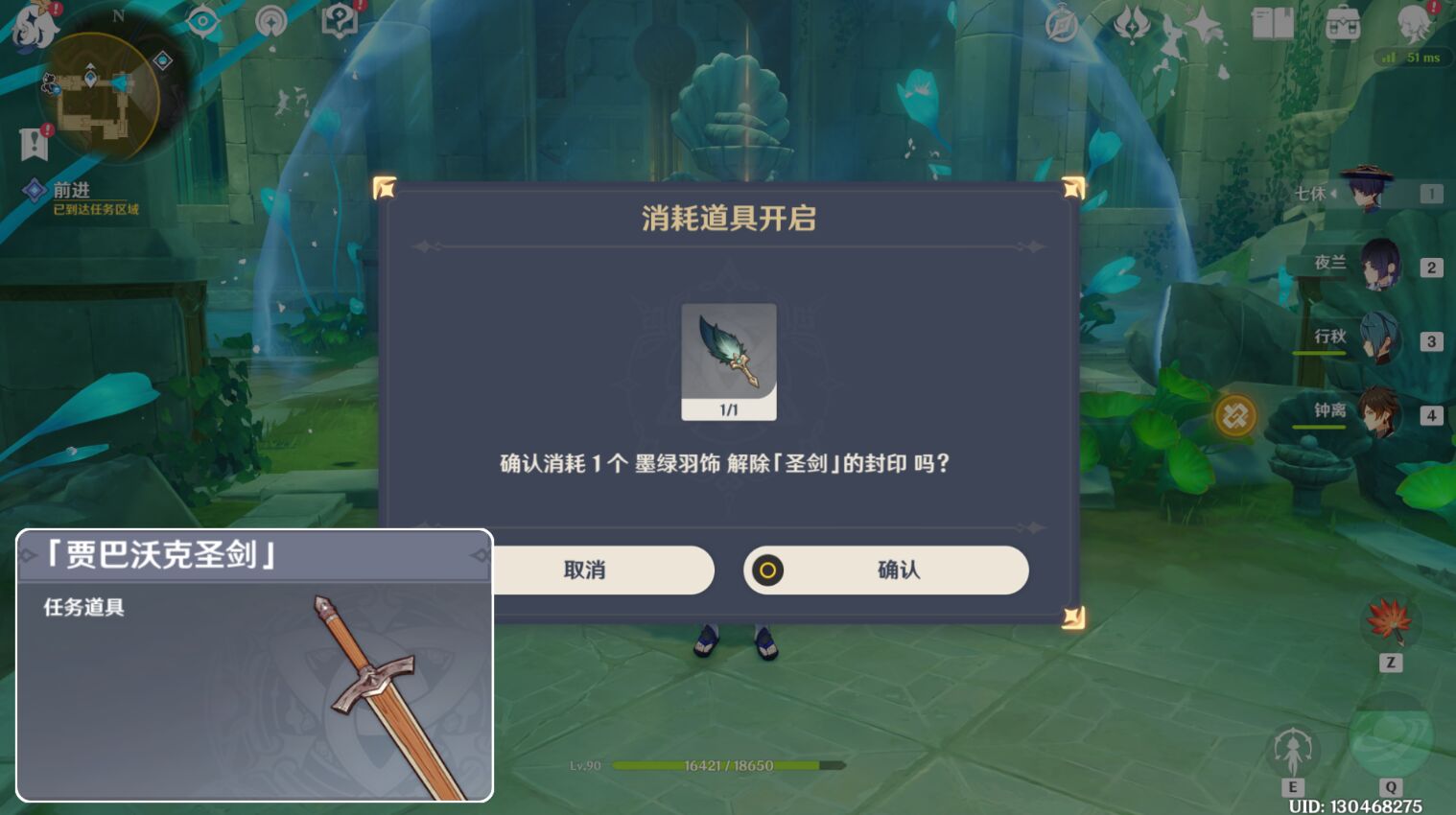Open the adventurer handbook book icon
Viewport: 1456px width, 815px height.
point(1271,25)
